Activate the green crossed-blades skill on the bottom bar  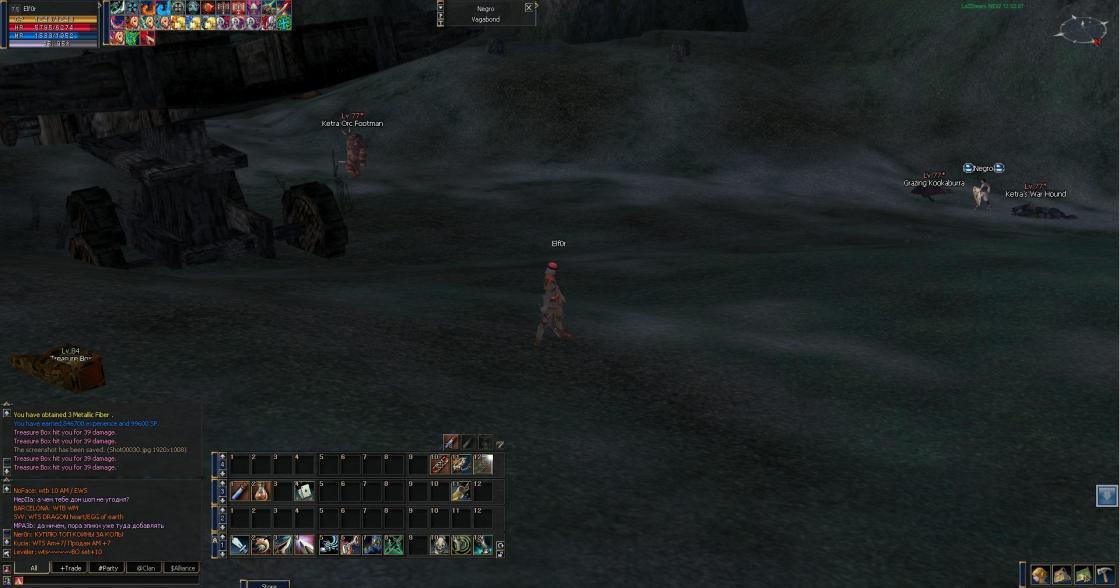click(394, 545)
